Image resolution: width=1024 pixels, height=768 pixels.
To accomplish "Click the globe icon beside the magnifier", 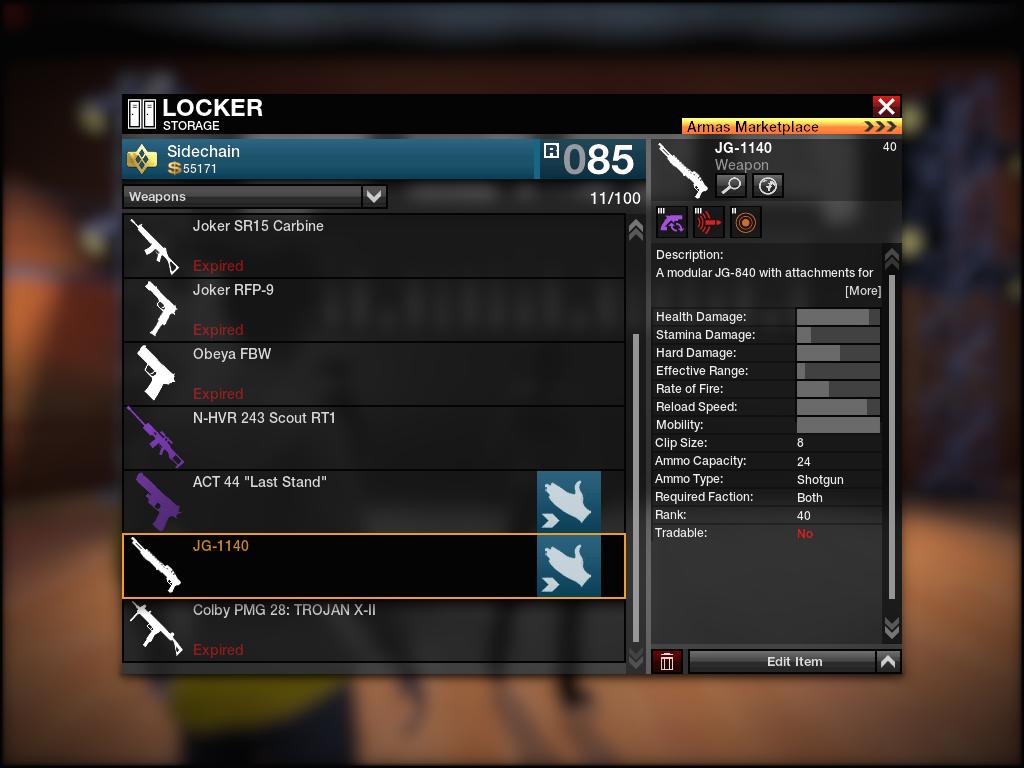I will click(x=768, y=186).
